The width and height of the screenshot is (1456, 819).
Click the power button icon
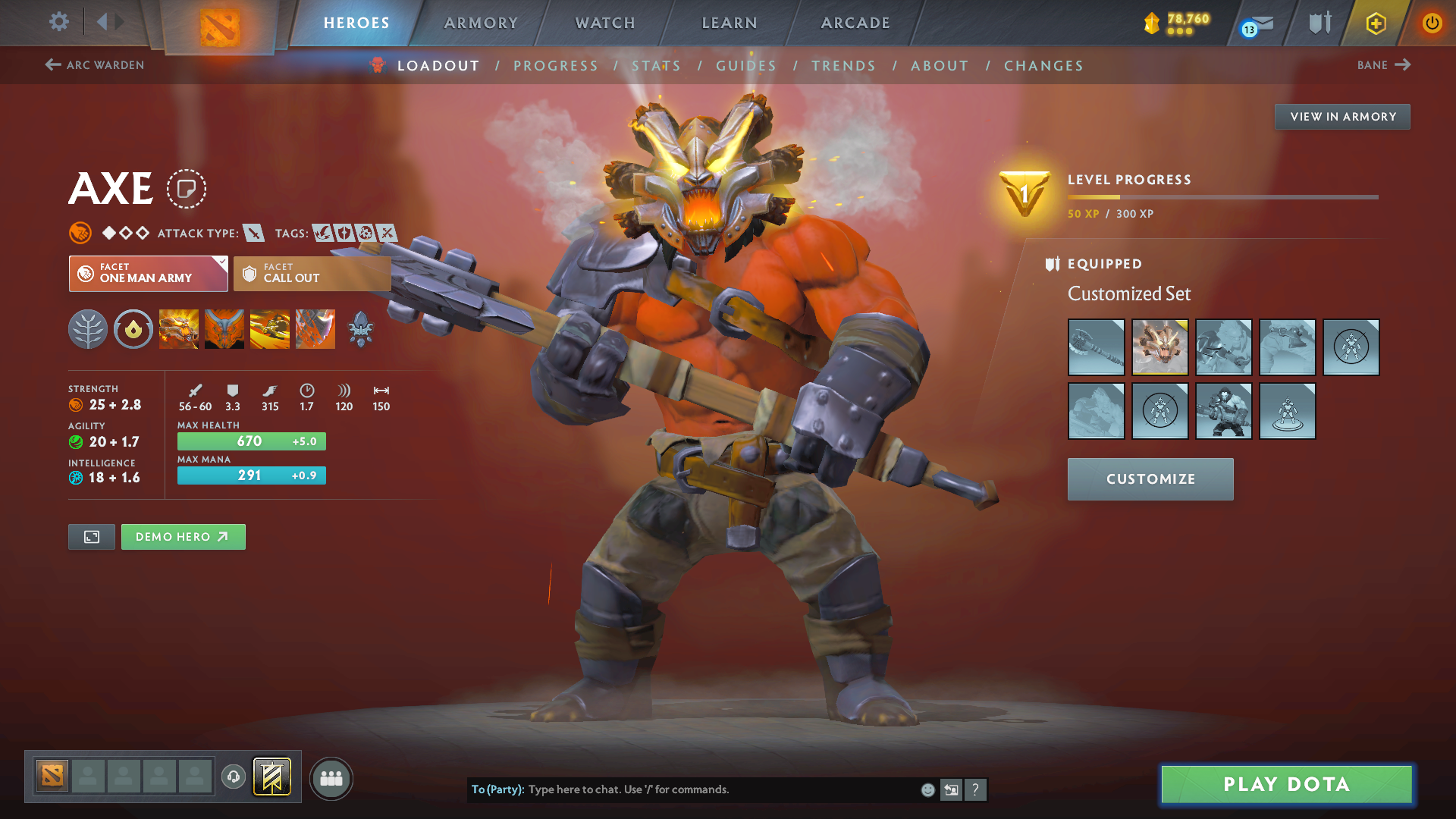click(1432, 24)
